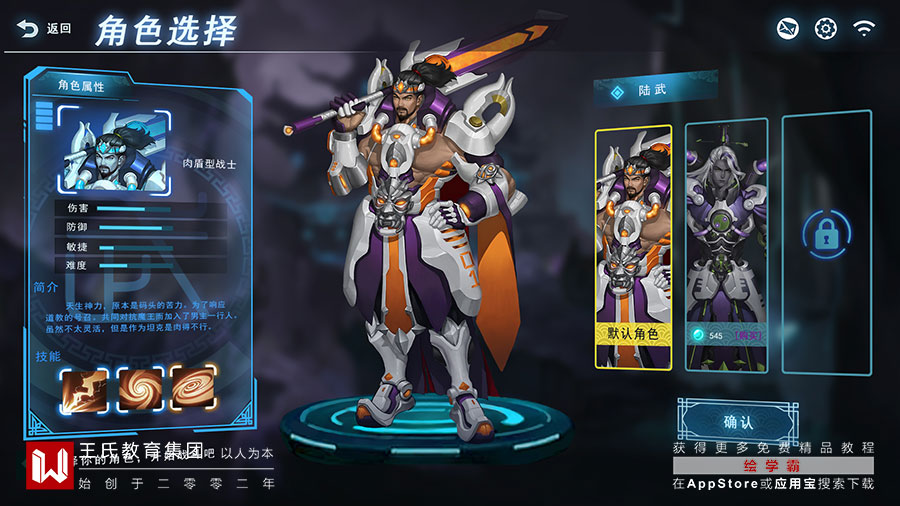Select the dark vortex skill icon
The height and width of the screenshot is (506, 900).
(192, 387)
